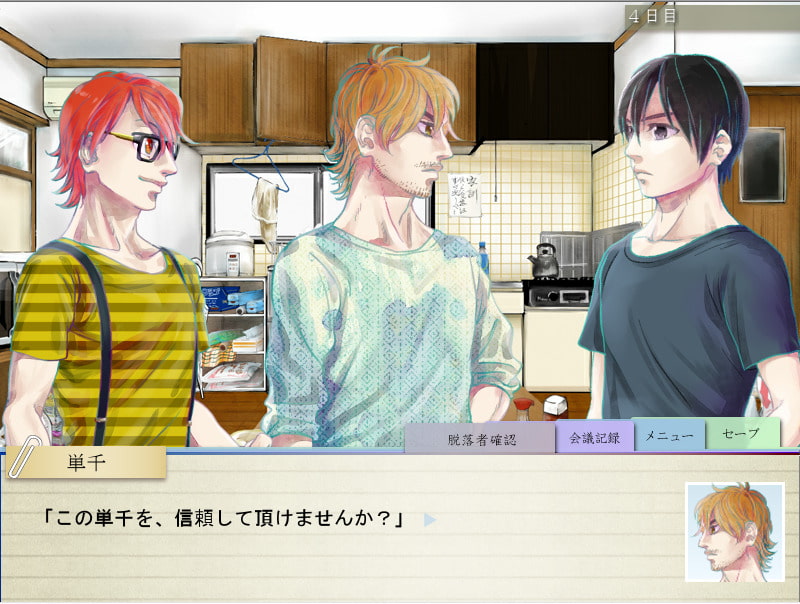800x604 pixels.
Task: Show the 会議記録 meeting log
Action: (x=595, y=437)
